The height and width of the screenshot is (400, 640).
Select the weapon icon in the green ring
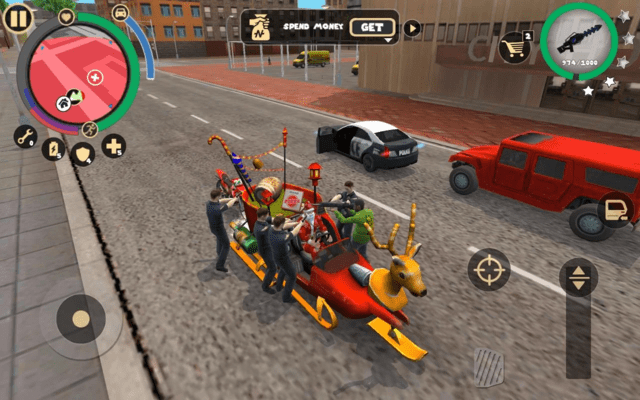[x=579, y=41]
